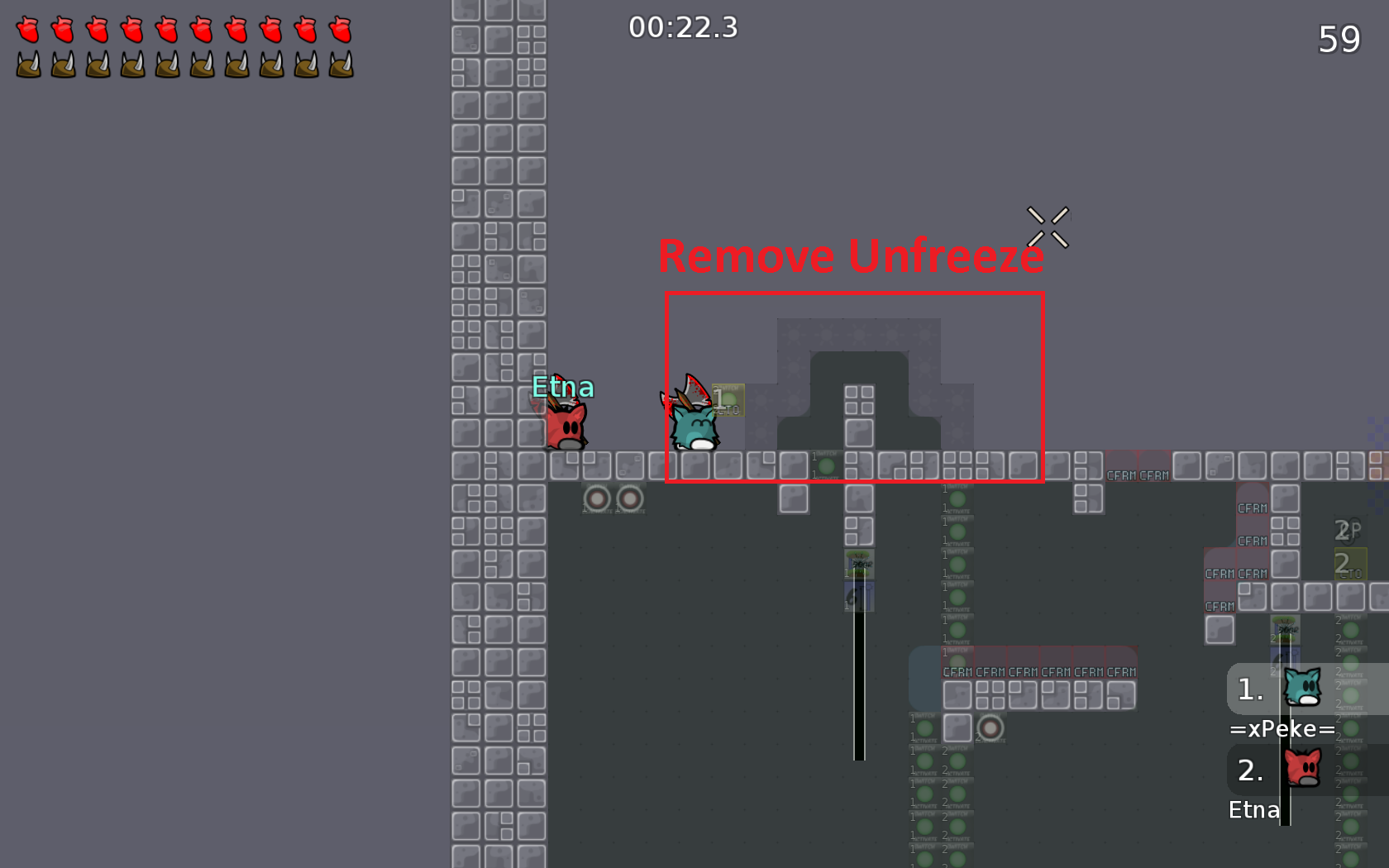Click the crosshair cursor above the red rectangle
Screen dimensions: 1389x868
[1048, 225]
